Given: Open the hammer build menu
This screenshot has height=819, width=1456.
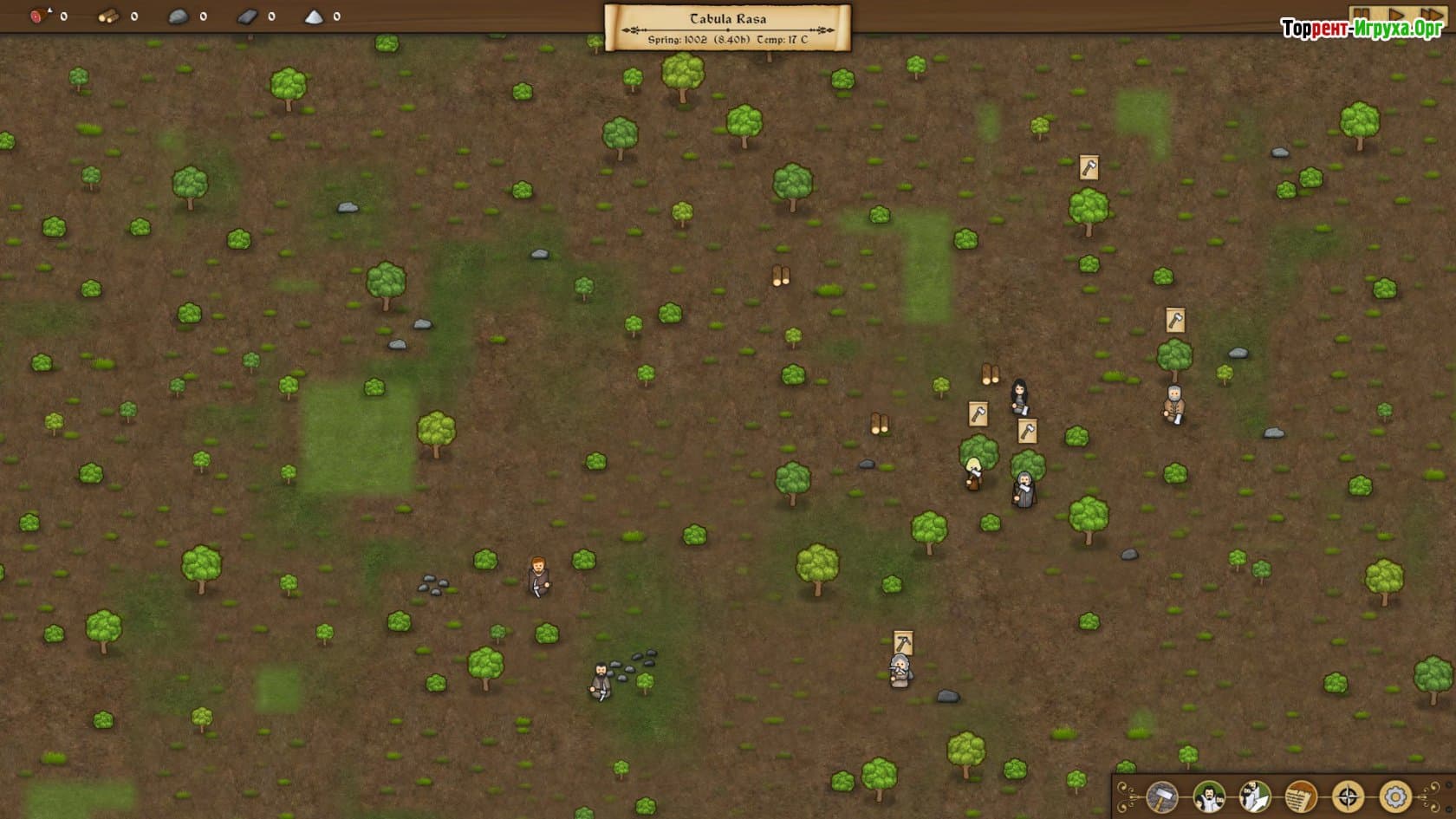Looking at the screenshot, I should click(1162, 796).
